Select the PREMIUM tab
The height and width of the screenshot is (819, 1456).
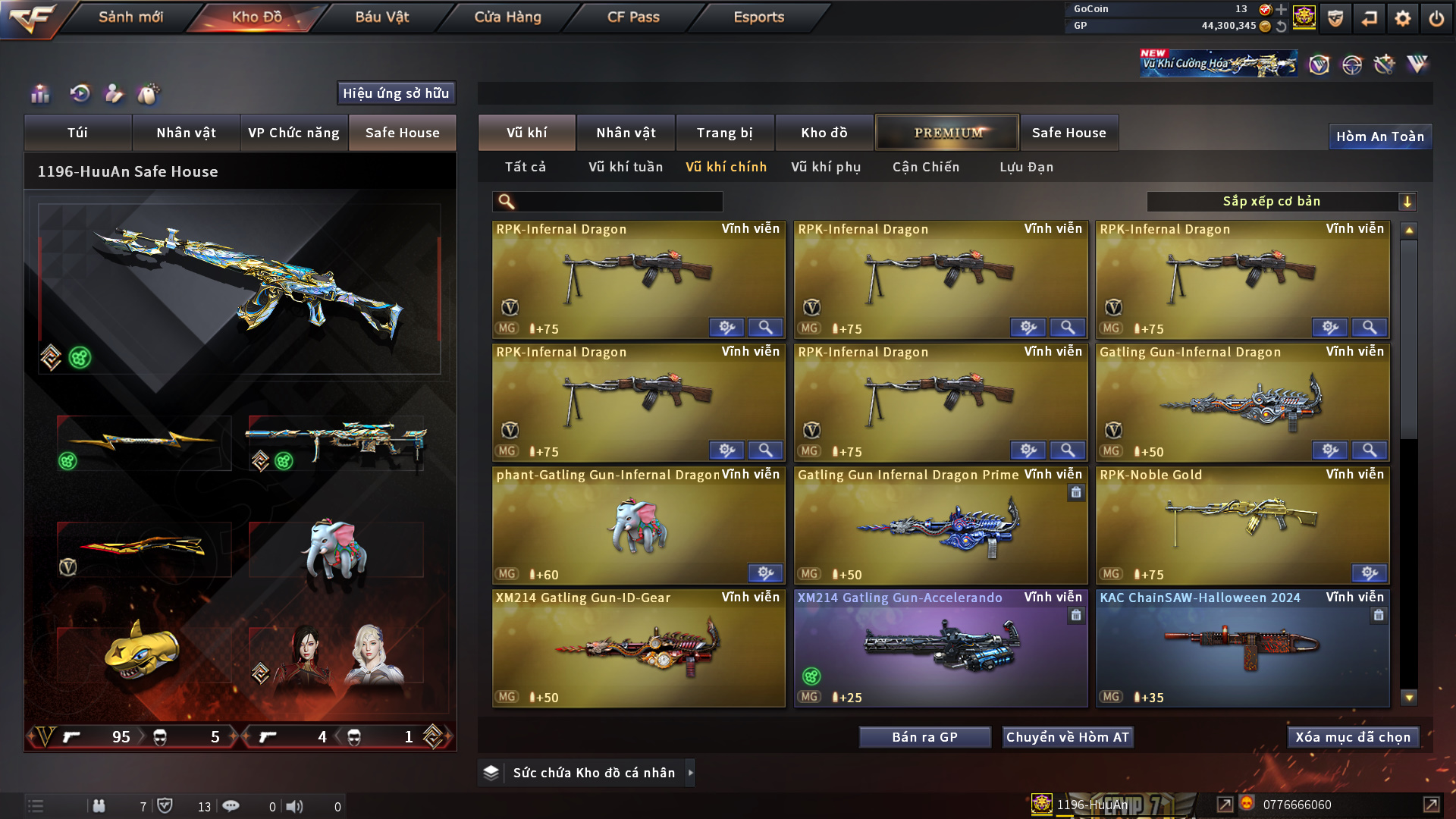(948, 133)
